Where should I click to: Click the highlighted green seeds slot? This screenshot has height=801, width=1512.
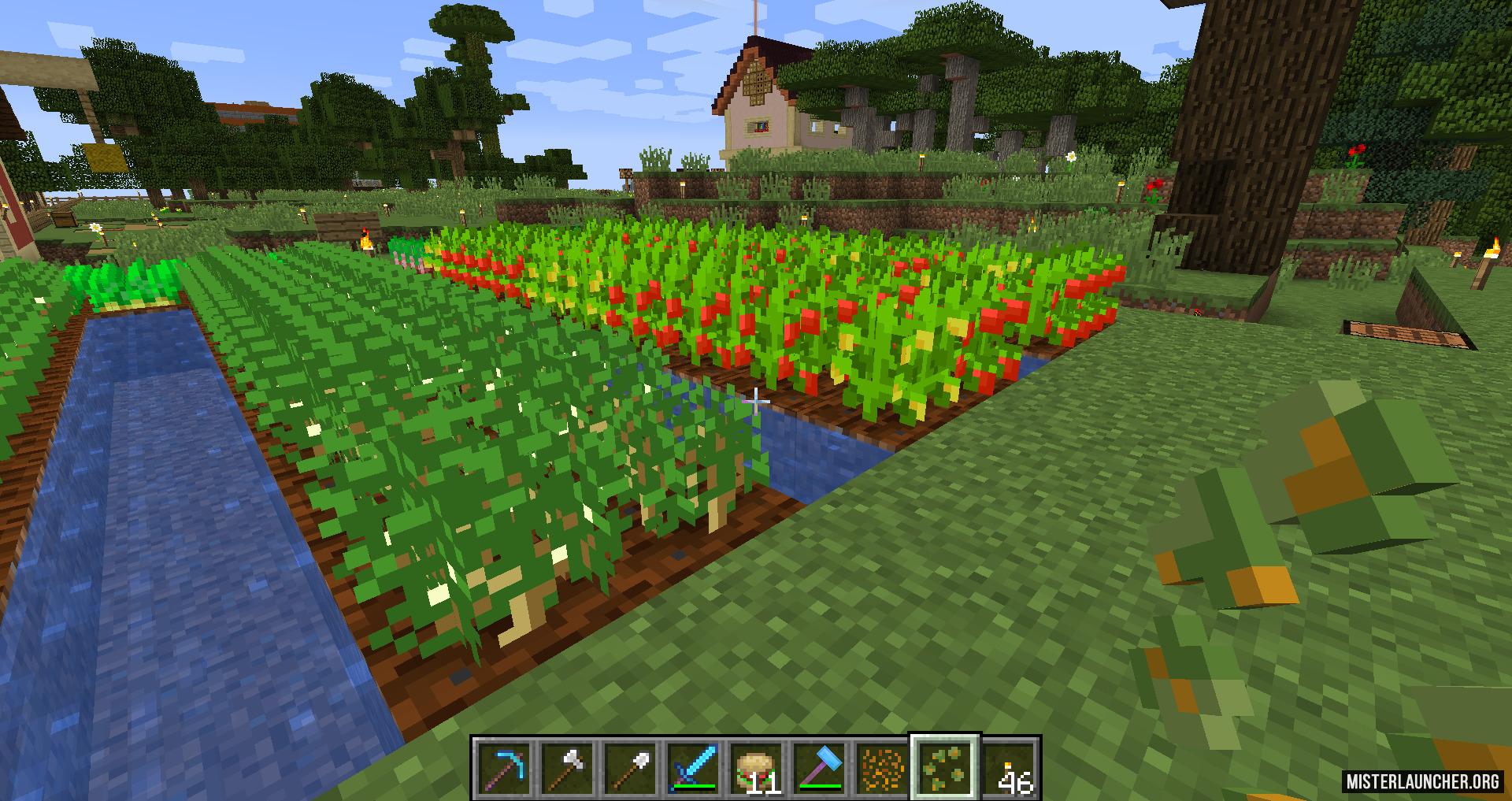pos(945,766)
